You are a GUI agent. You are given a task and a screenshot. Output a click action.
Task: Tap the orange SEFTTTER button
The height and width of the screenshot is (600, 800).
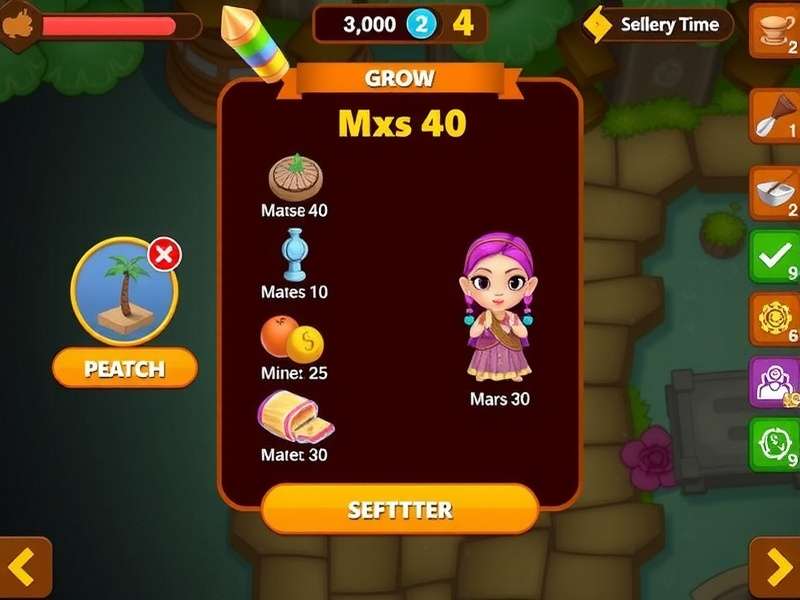[x=400, y=509]
